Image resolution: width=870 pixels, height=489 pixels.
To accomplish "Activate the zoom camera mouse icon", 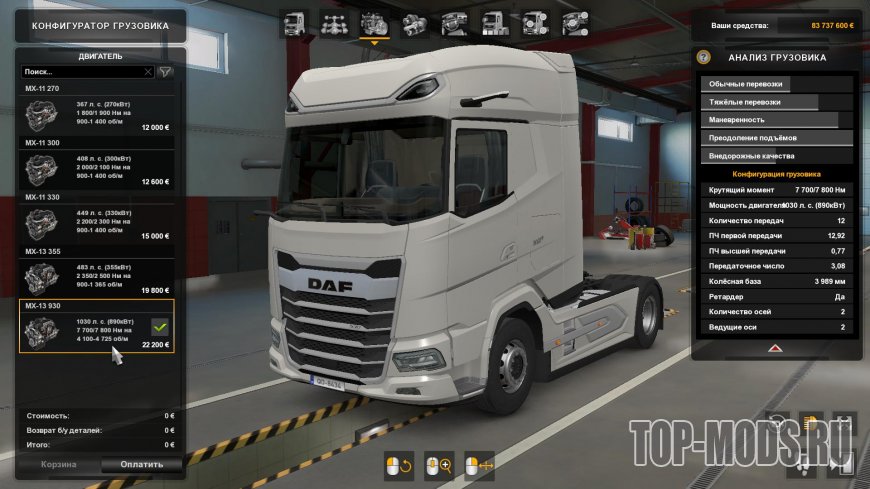I will pyautogui.click(x=439, y=465).
